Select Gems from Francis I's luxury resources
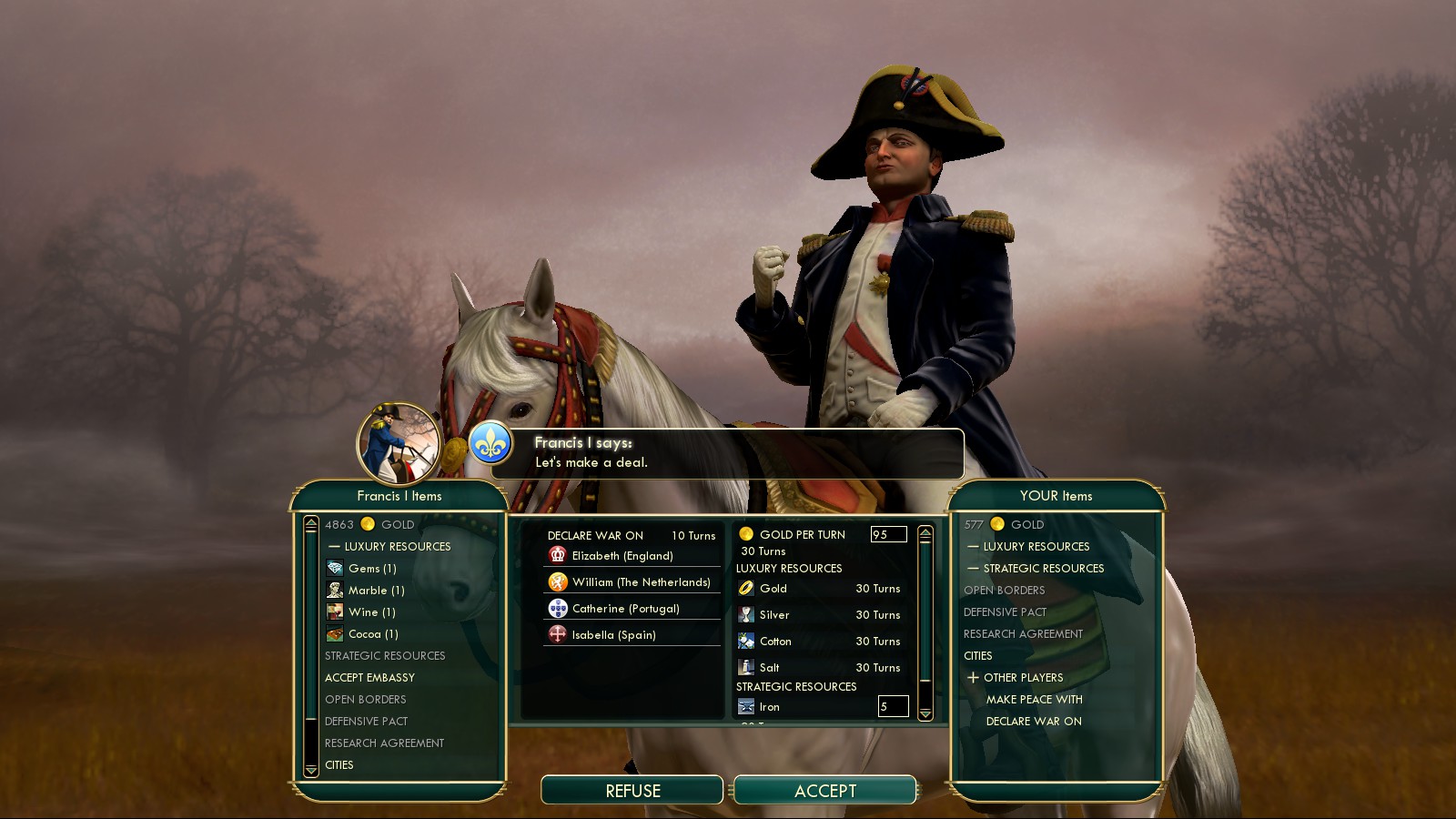Viewport: 1456px width, 819px height. pos(372,569)
